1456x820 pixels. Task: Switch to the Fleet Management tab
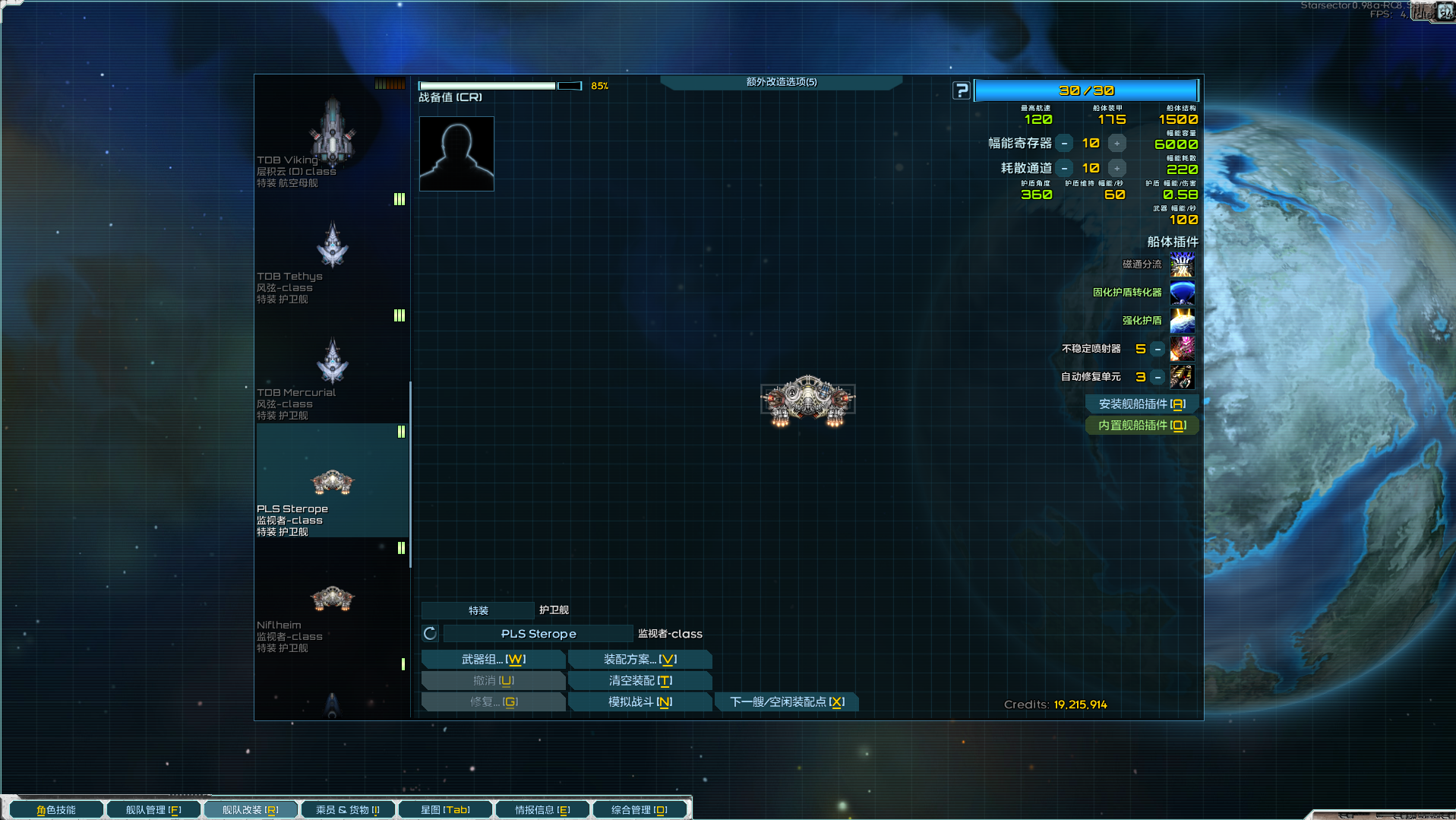[153, 810]
